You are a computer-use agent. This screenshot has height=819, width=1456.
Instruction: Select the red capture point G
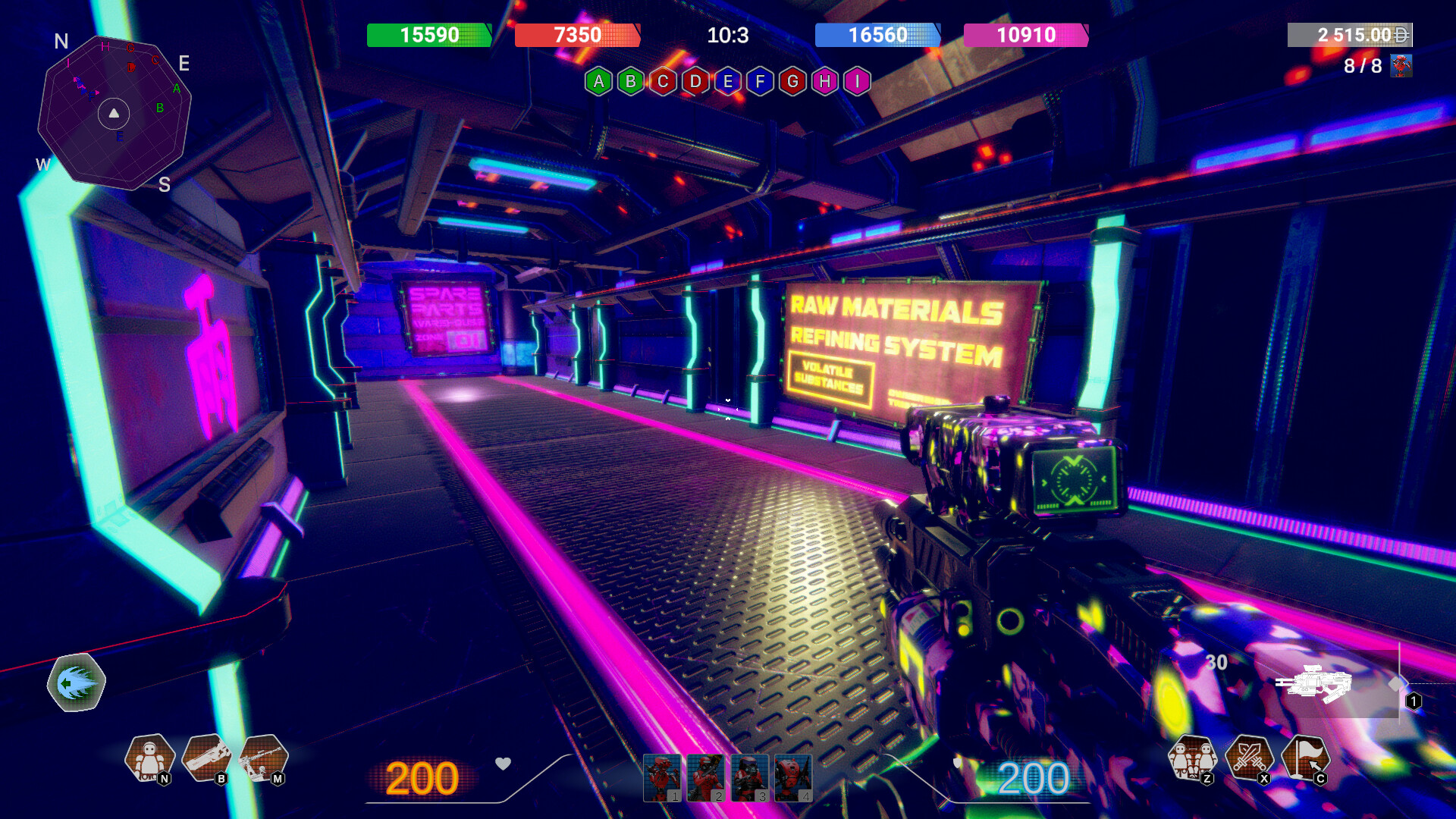point(792,81)
